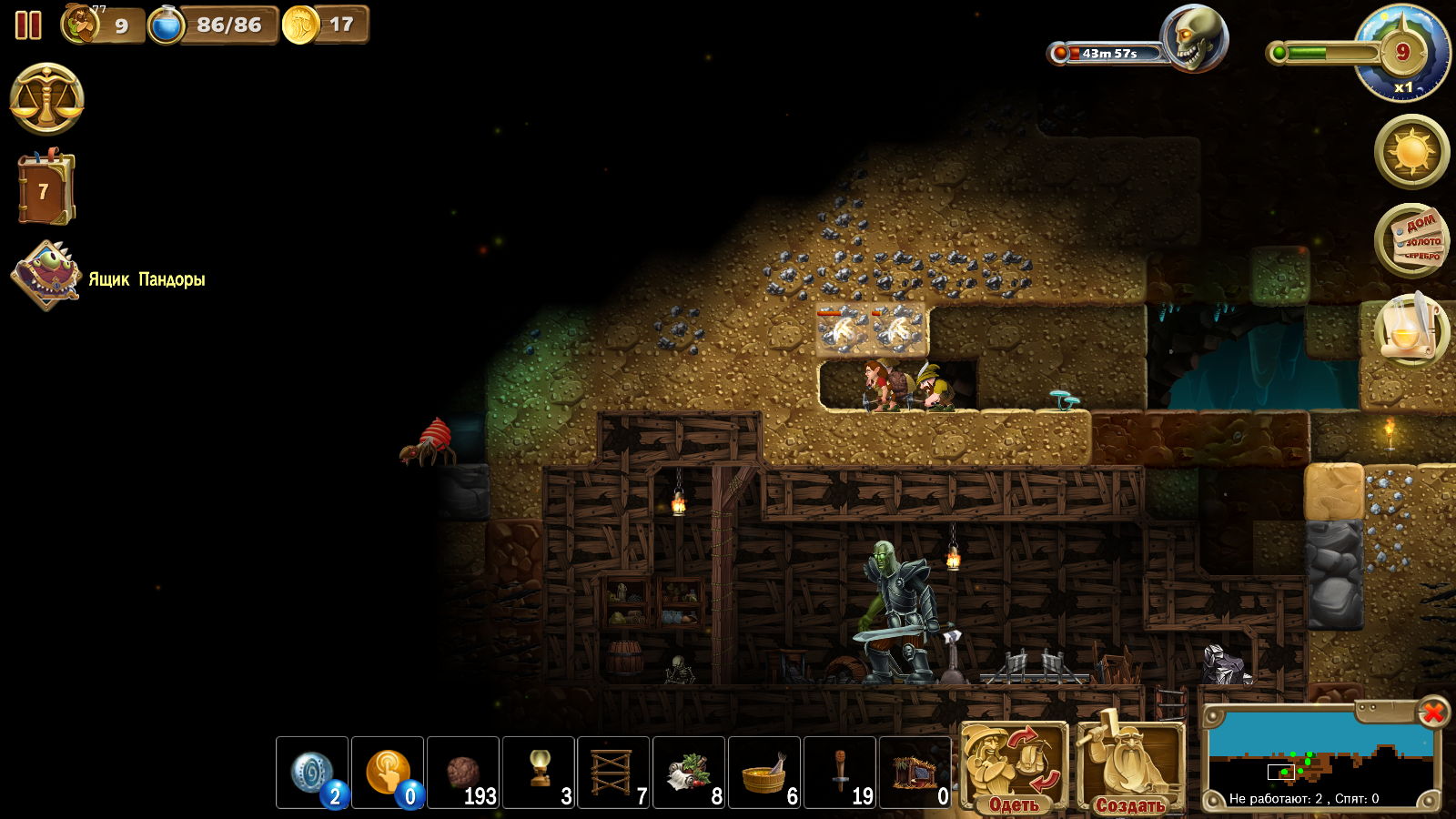Click the dwarf population icon

tap(82, 25)
